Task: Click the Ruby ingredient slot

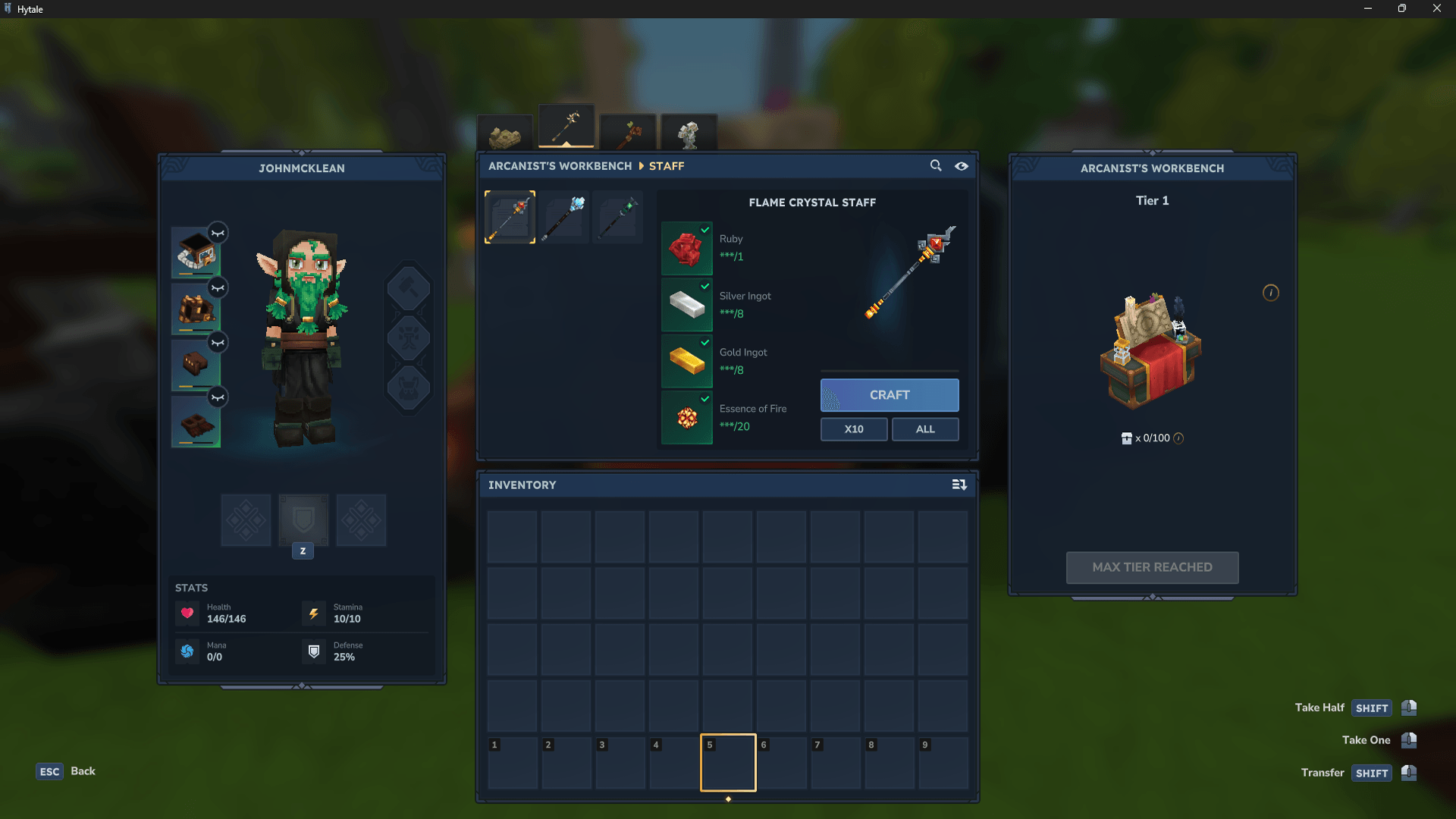Action: click(x=686, y=249)
